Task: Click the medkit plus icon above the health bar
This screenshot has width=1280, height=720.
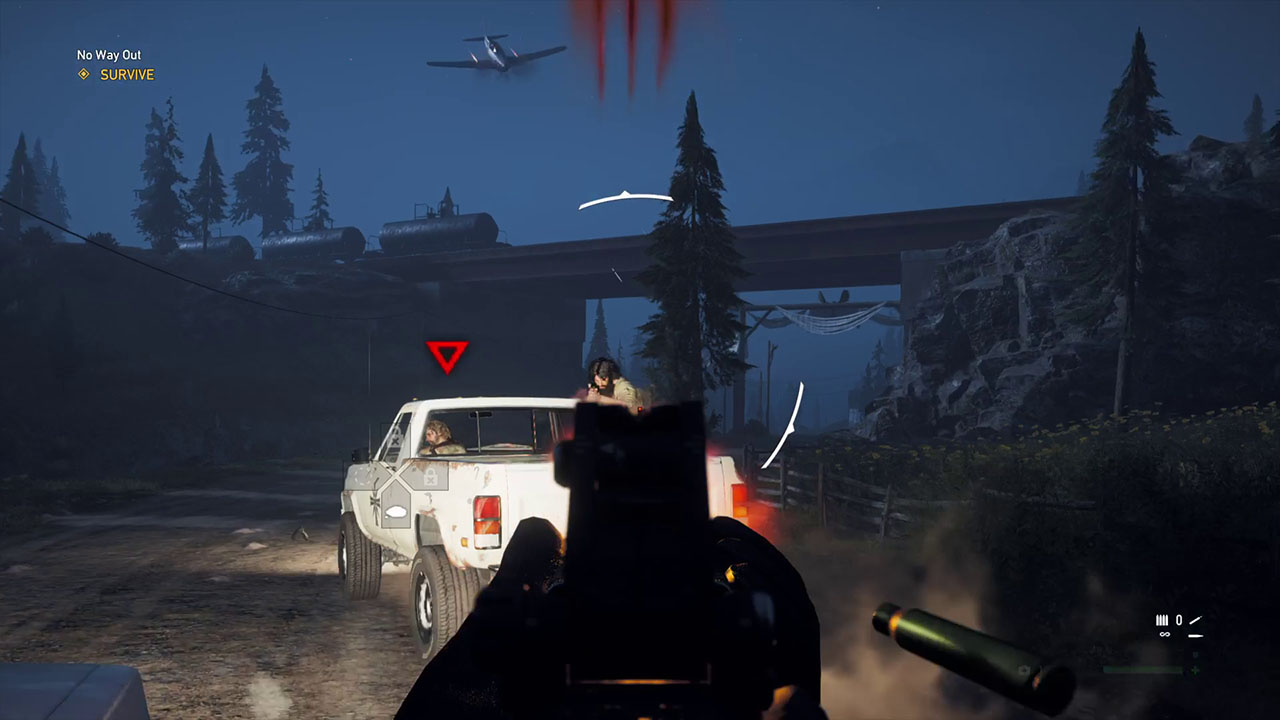Action: (1194, 670)
